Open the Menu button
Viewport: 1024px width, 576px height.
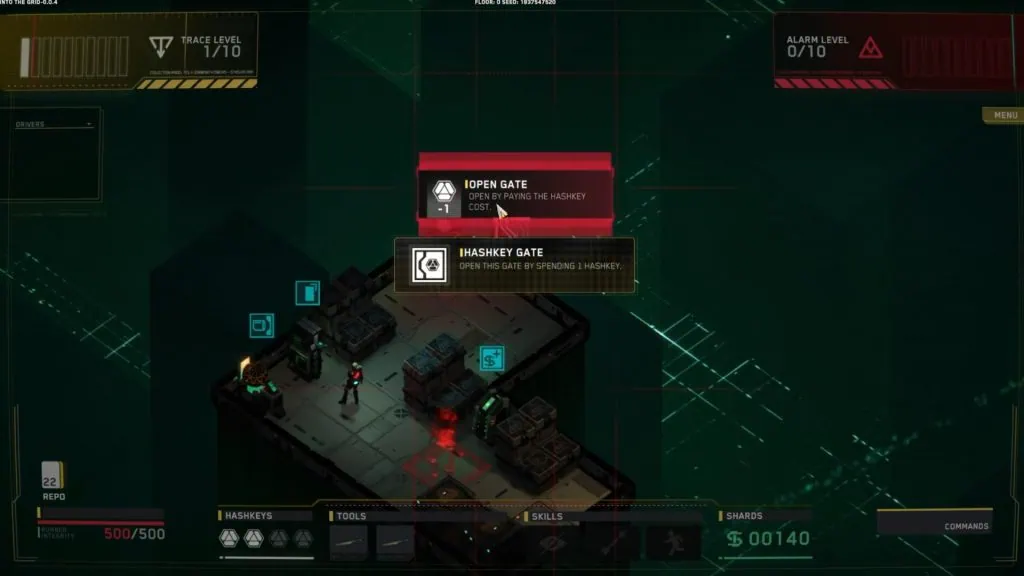pyautogui.click(x=1003, y=116)
